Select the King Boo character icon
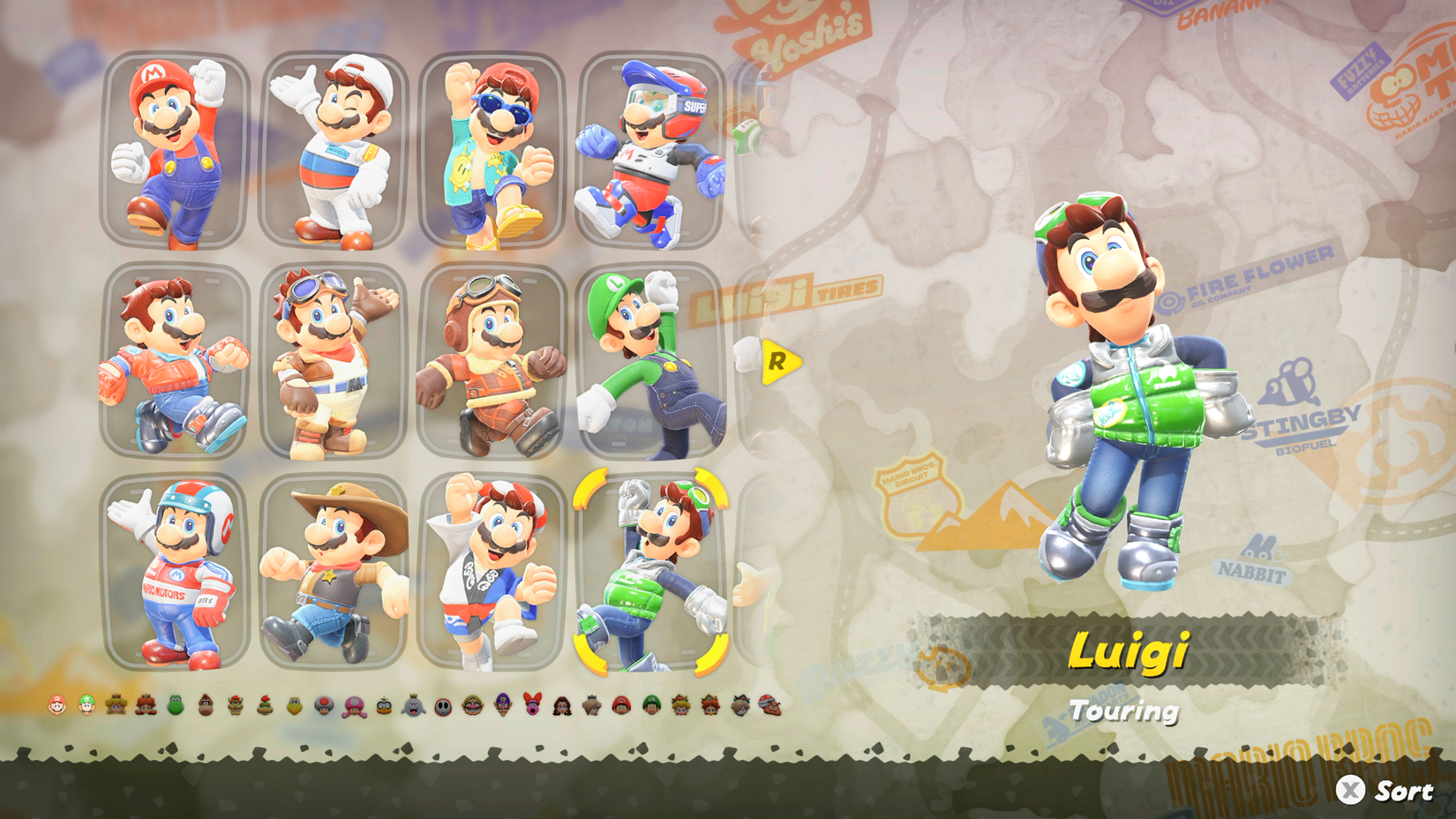The image size is (1456, 819). point(412,704)
